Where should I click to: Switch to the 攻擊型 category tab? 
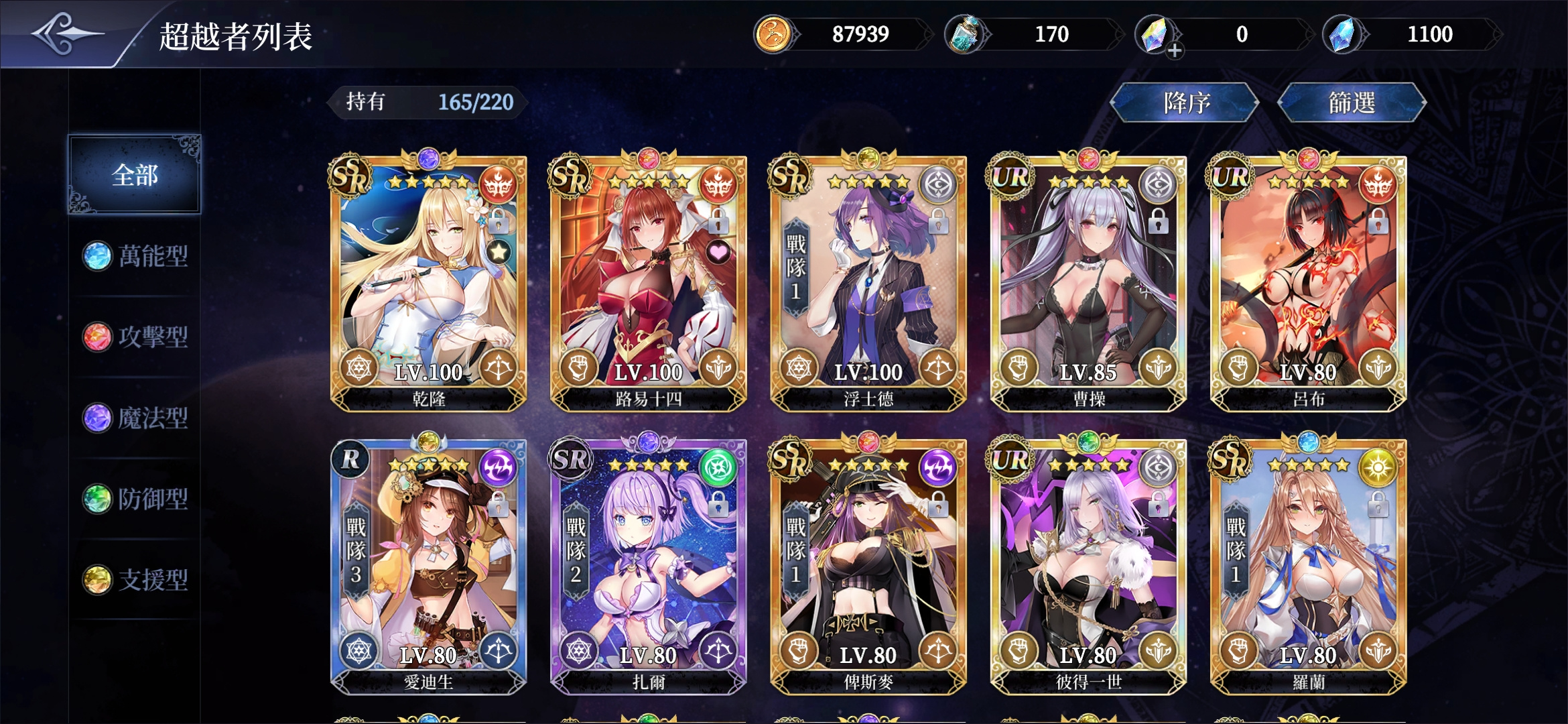point(134,337)
